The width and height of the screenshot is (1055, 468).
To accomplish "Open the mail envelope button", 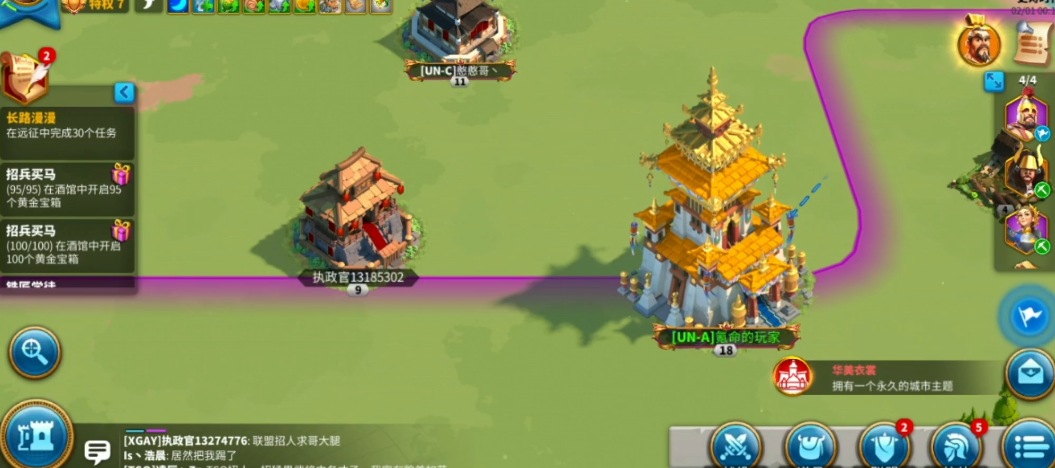I will (1029, 373).
